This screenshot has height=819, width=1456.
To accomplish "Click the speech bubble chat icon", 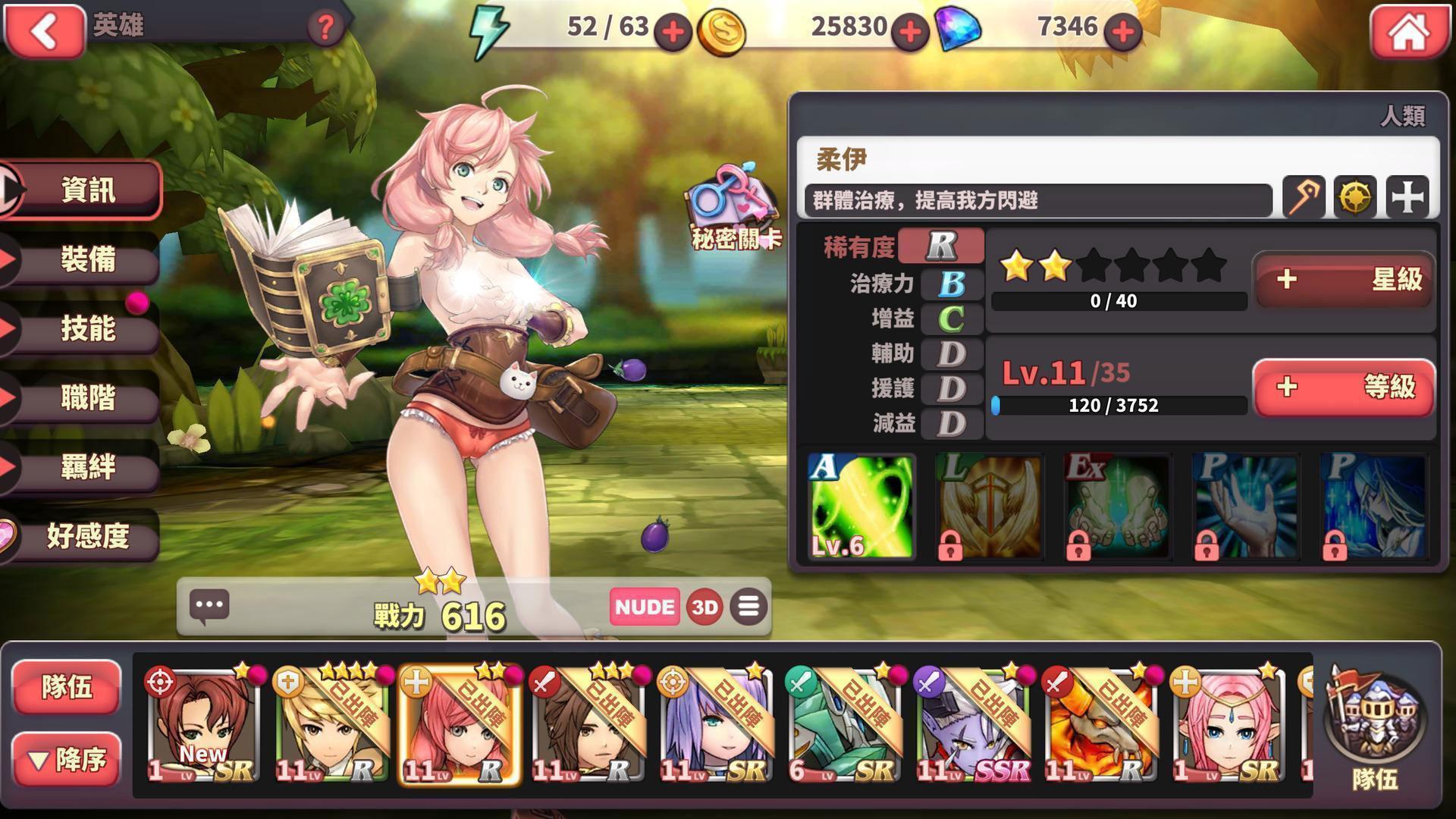I will pos(210,607).
